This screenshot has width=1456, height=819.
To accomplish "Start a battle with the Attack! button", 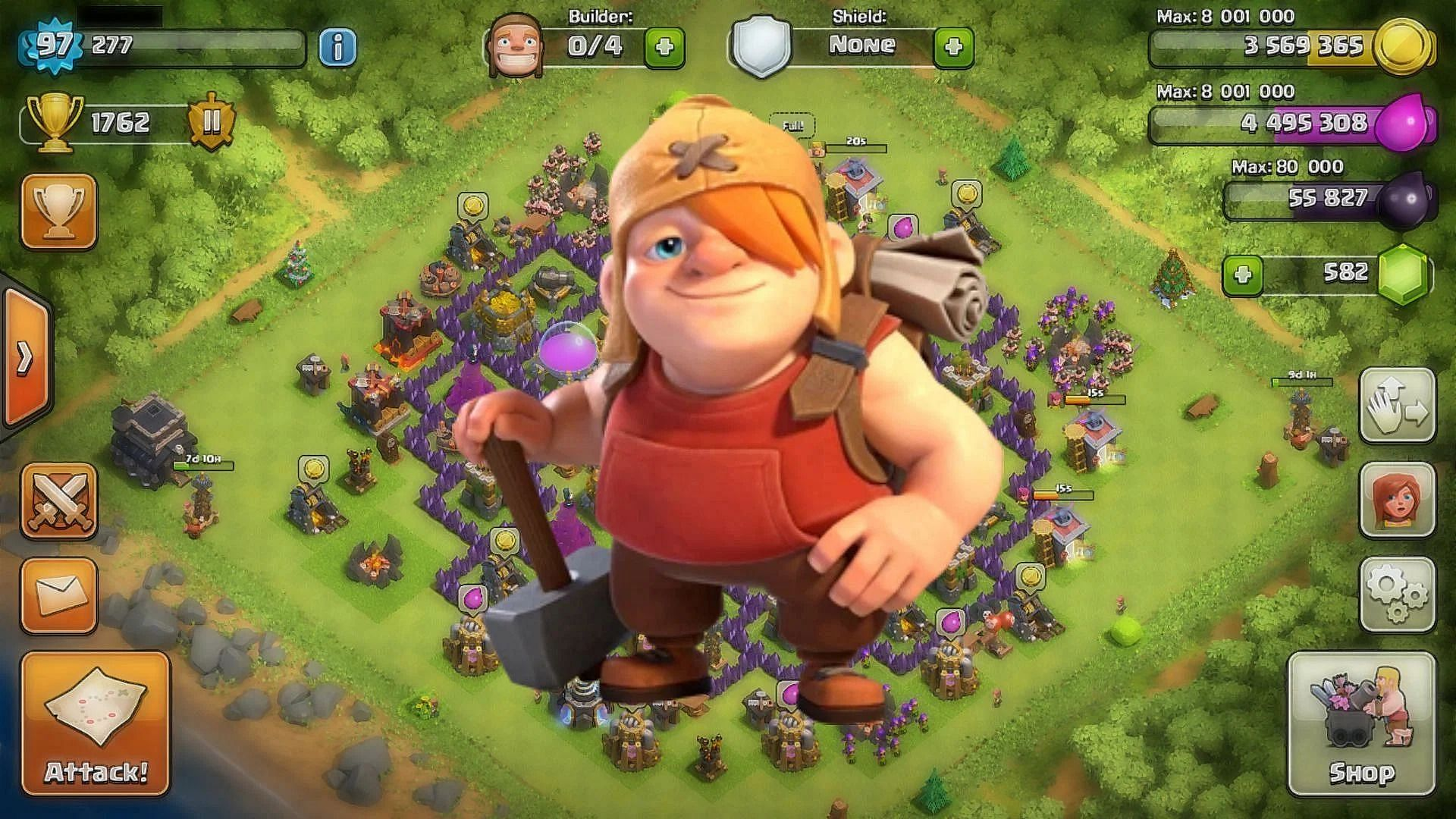I will click(96, 723).
